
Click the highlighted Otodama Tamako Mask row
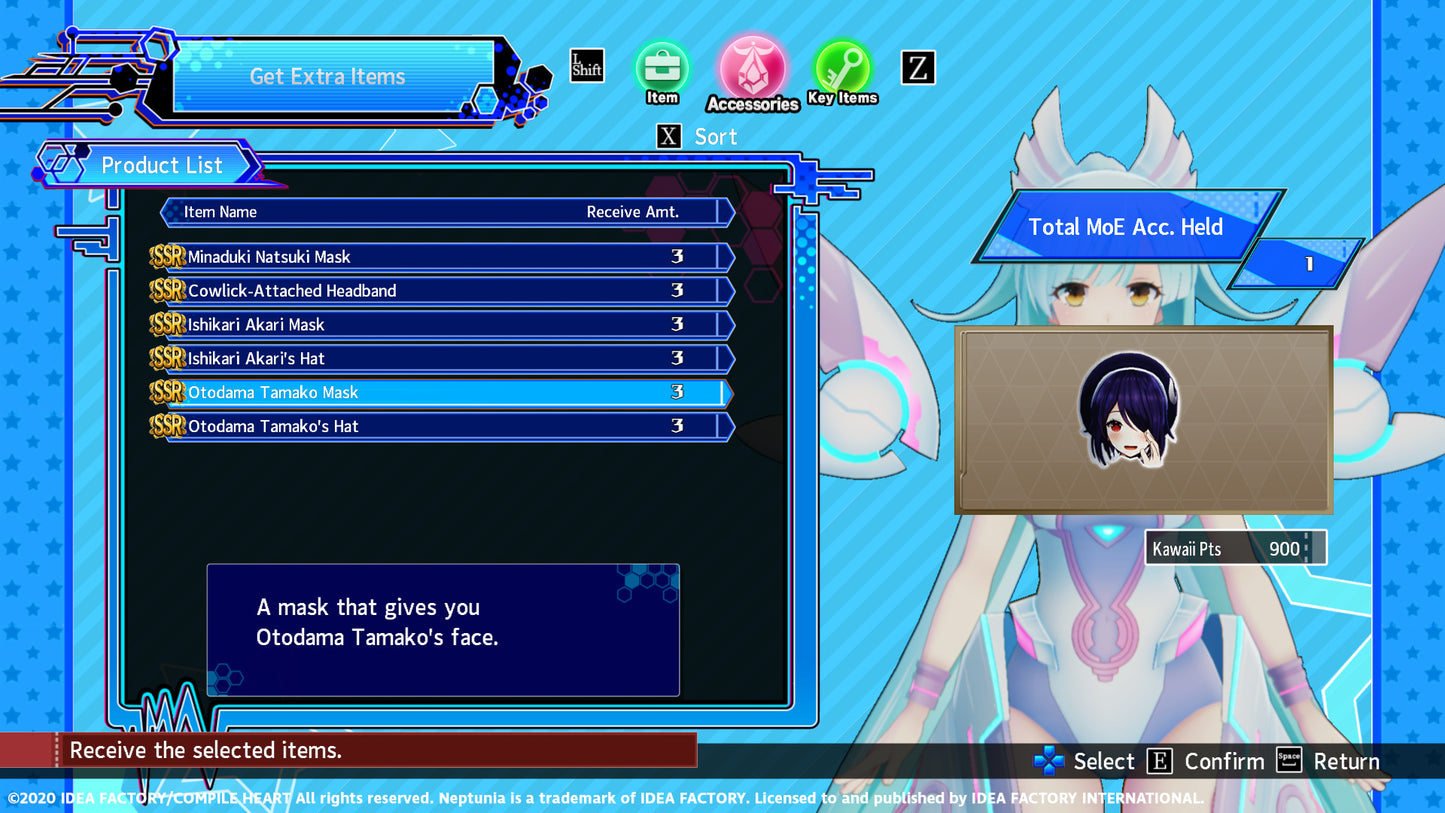pos(443,392)
